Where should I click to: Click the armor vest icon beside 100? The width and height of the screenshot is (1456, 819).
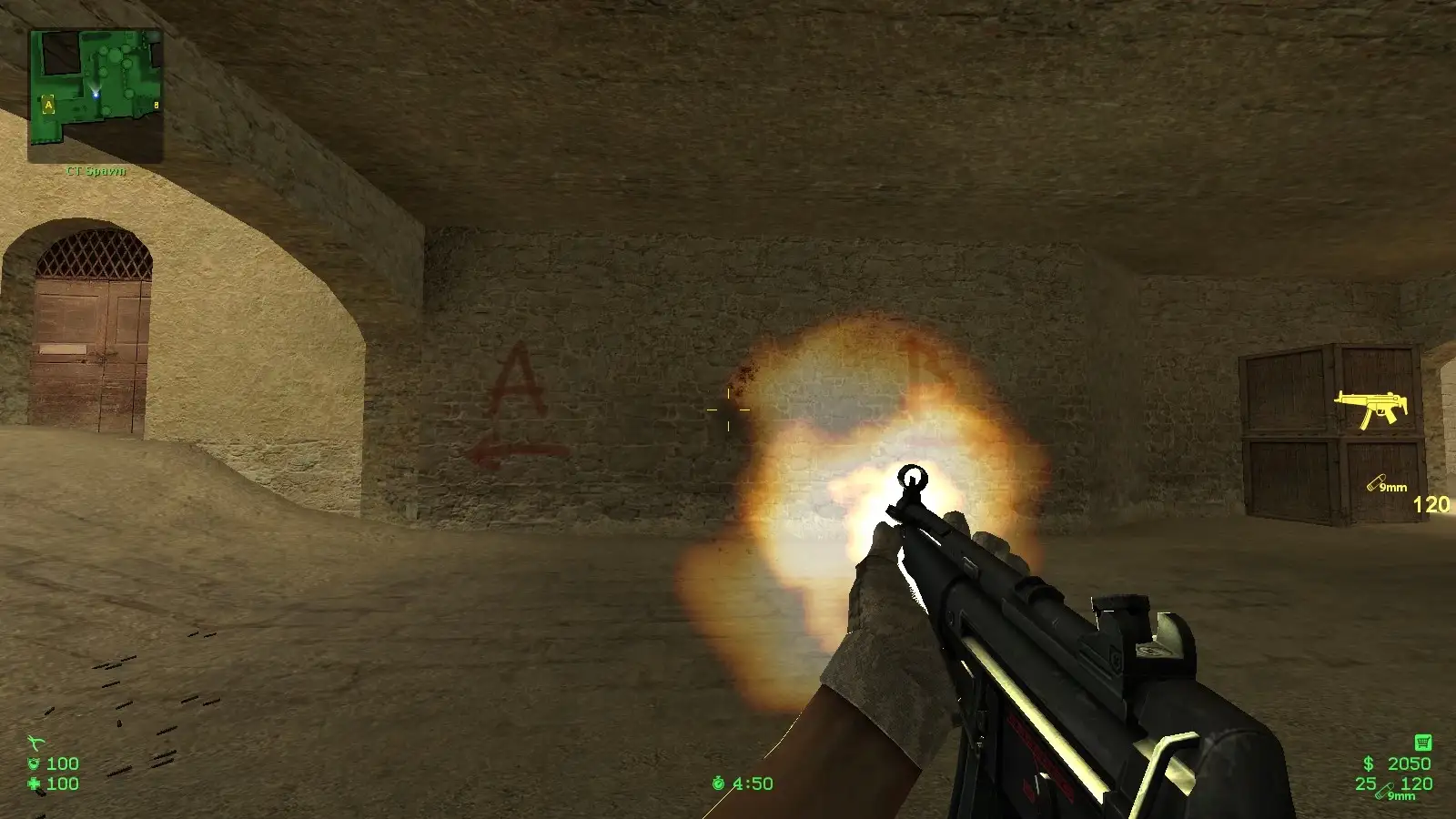tap(34, 763)
